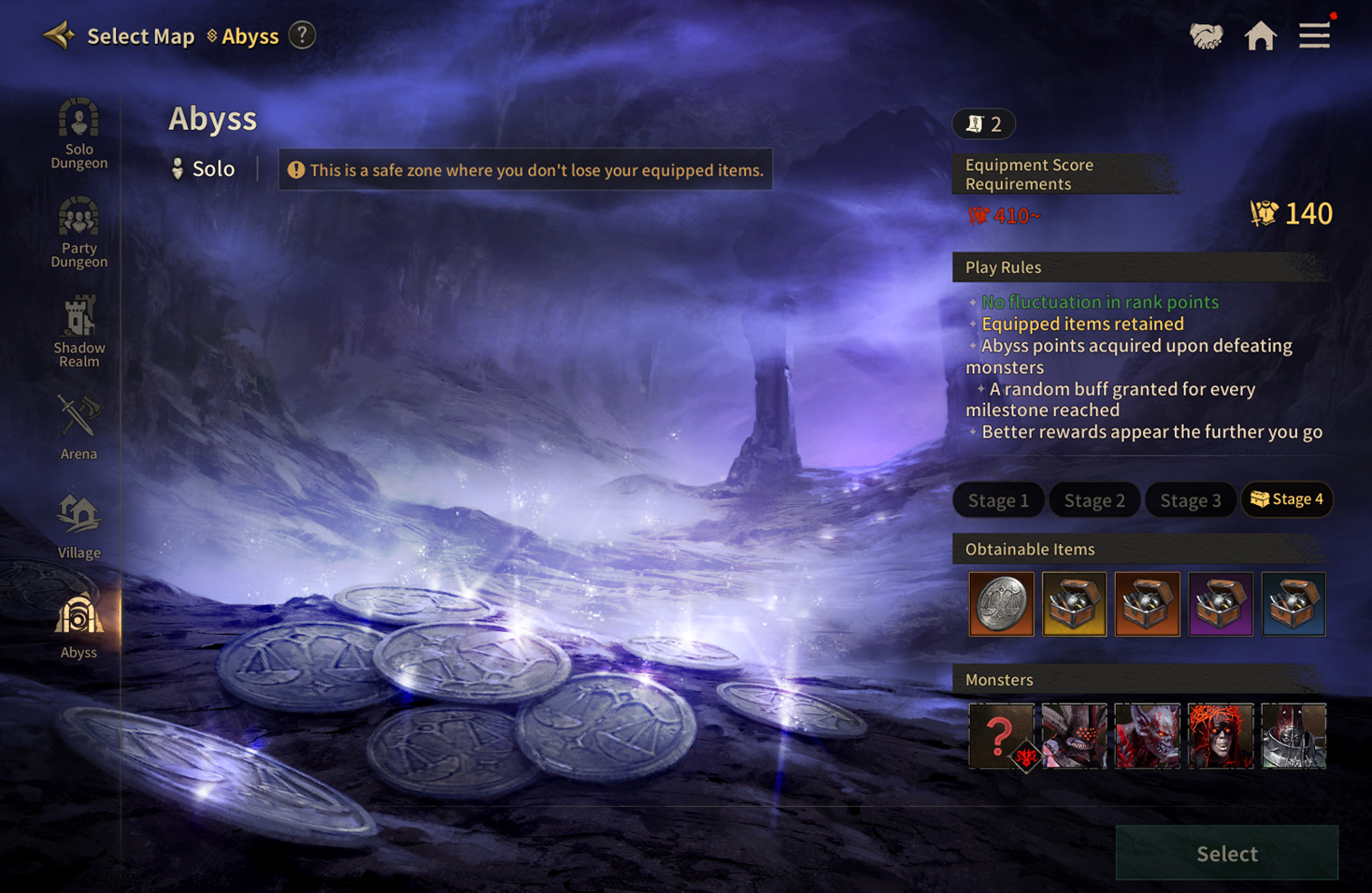Select the Shadow Realm category

79,332
